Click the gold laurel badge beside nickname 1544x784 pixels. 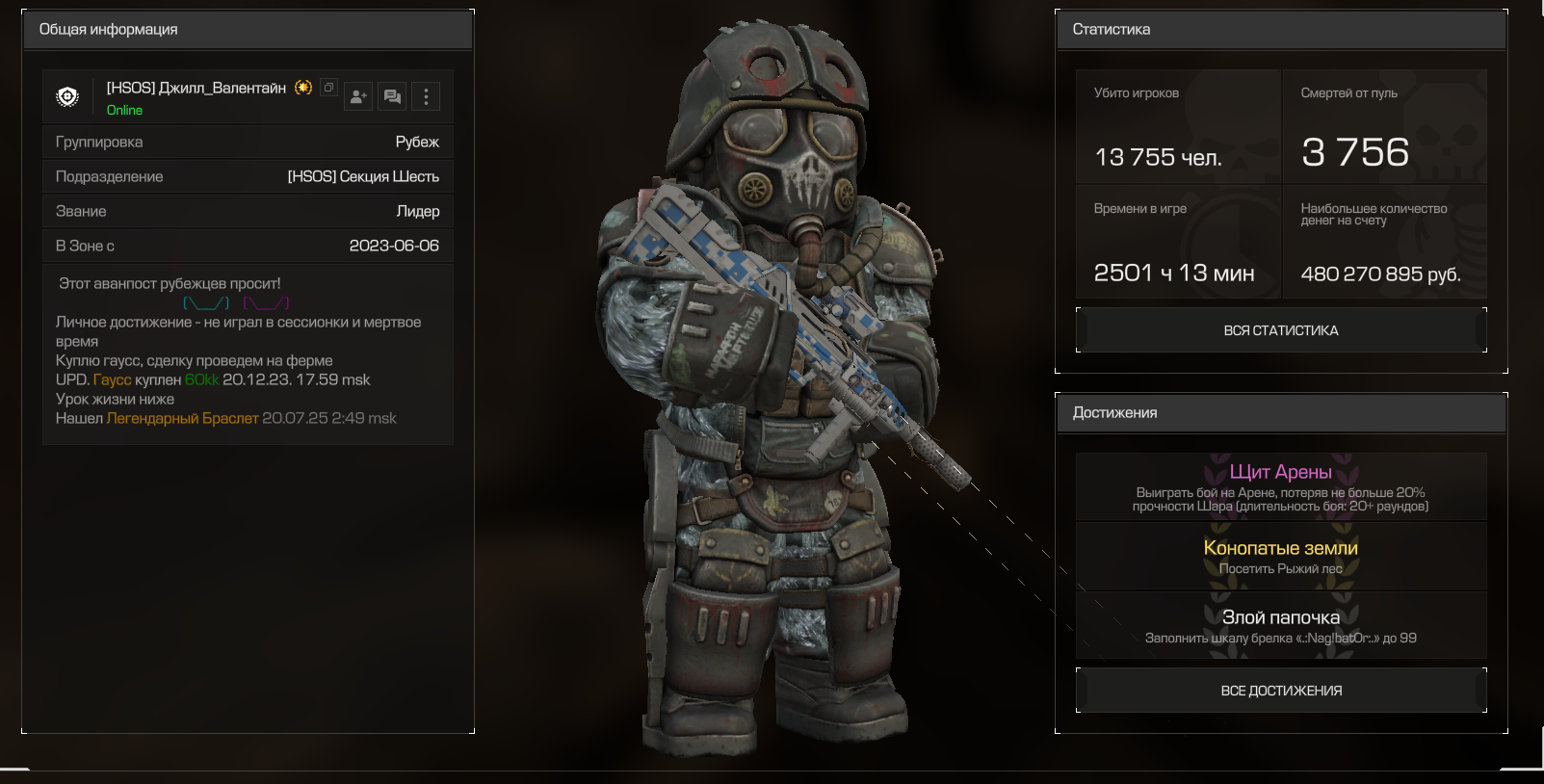[x=303, y=88]
